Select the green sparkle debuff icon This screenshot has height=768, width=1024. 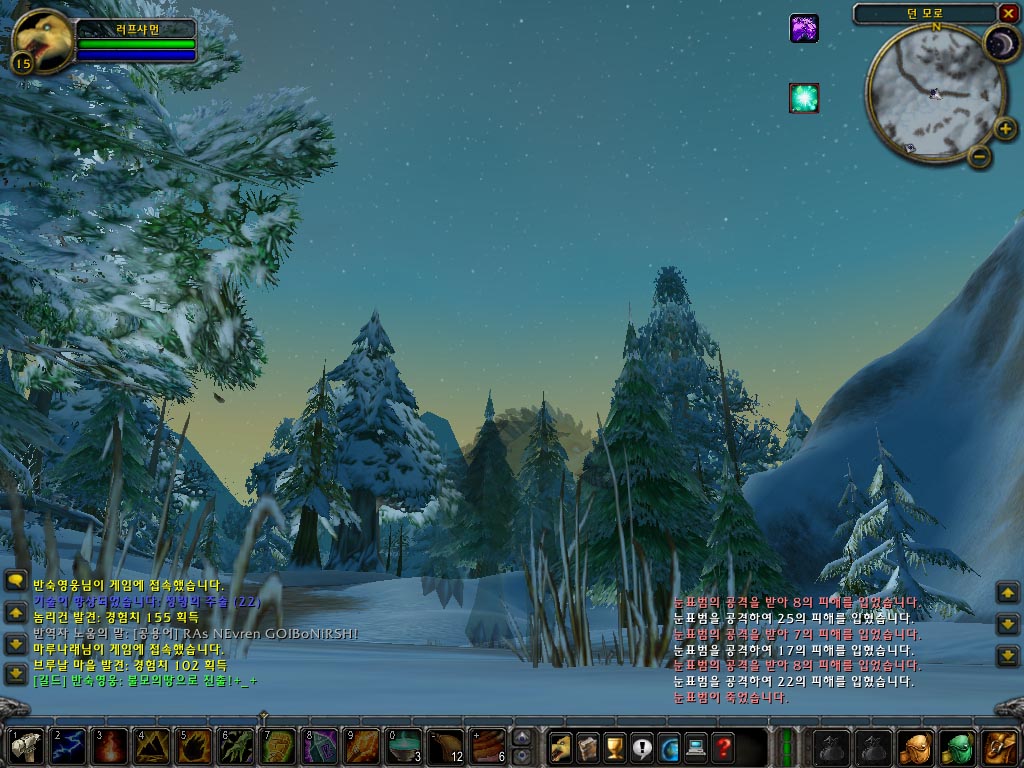(x=804, y=98)
